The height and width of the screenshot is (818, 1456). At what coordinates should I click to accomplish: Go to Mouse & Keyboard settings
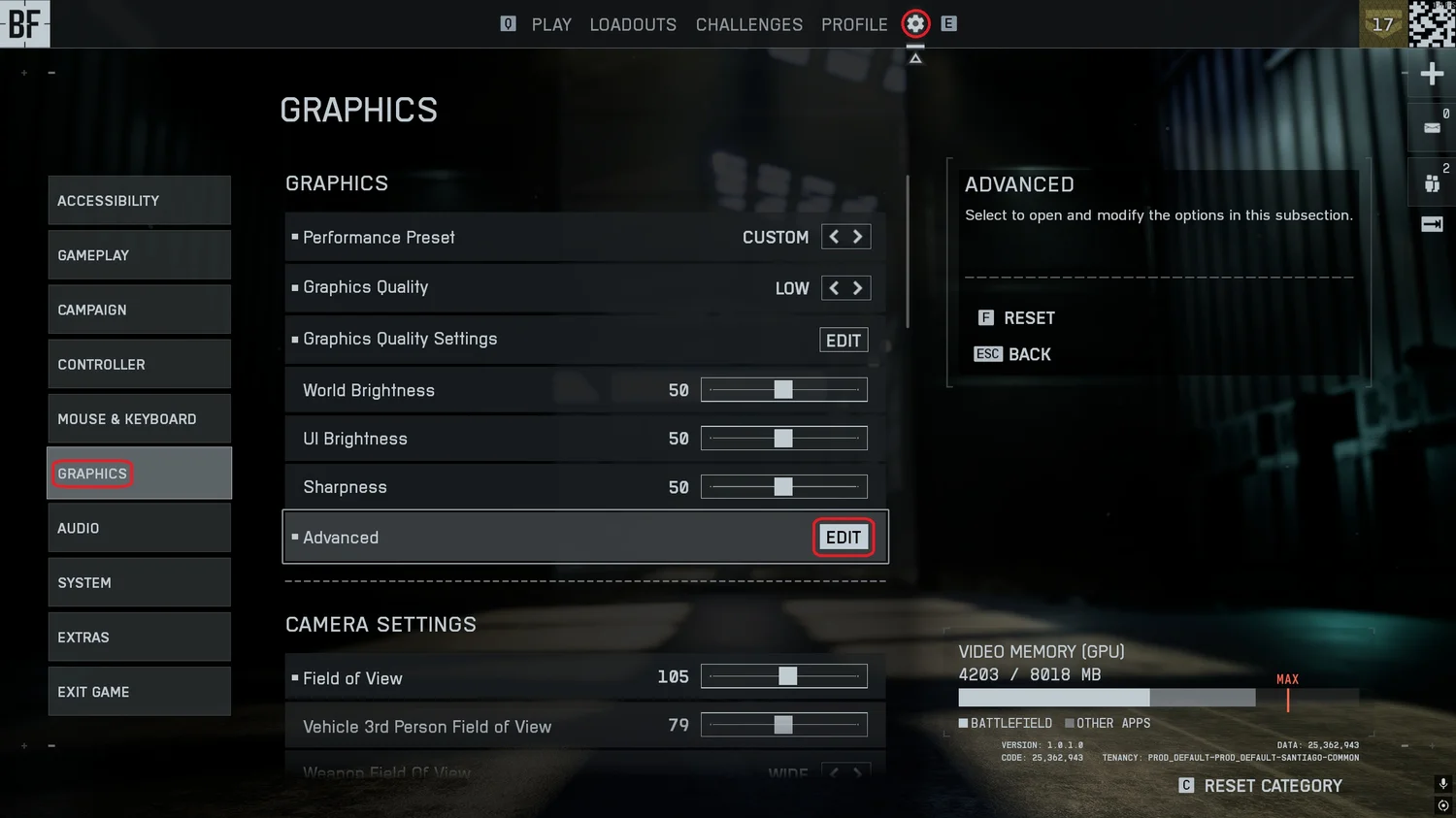pos(139,419)
